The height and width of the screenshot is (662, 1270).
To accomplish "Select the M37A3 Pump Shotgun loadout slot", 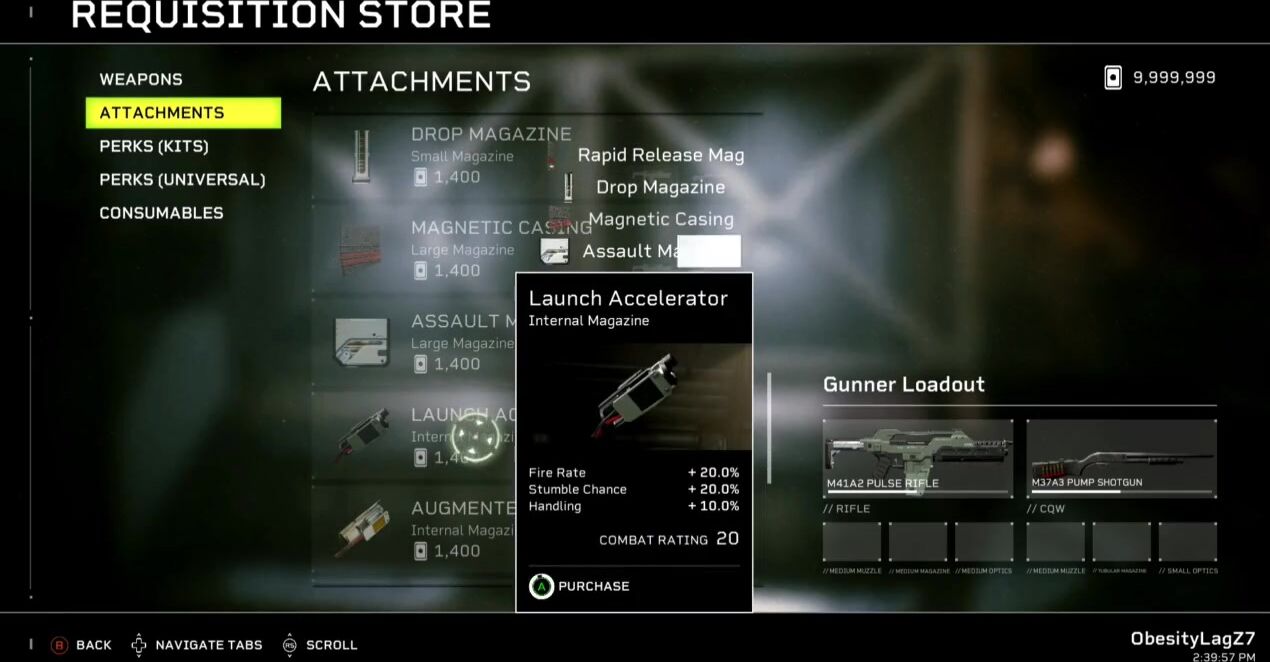I will 1121,458.
